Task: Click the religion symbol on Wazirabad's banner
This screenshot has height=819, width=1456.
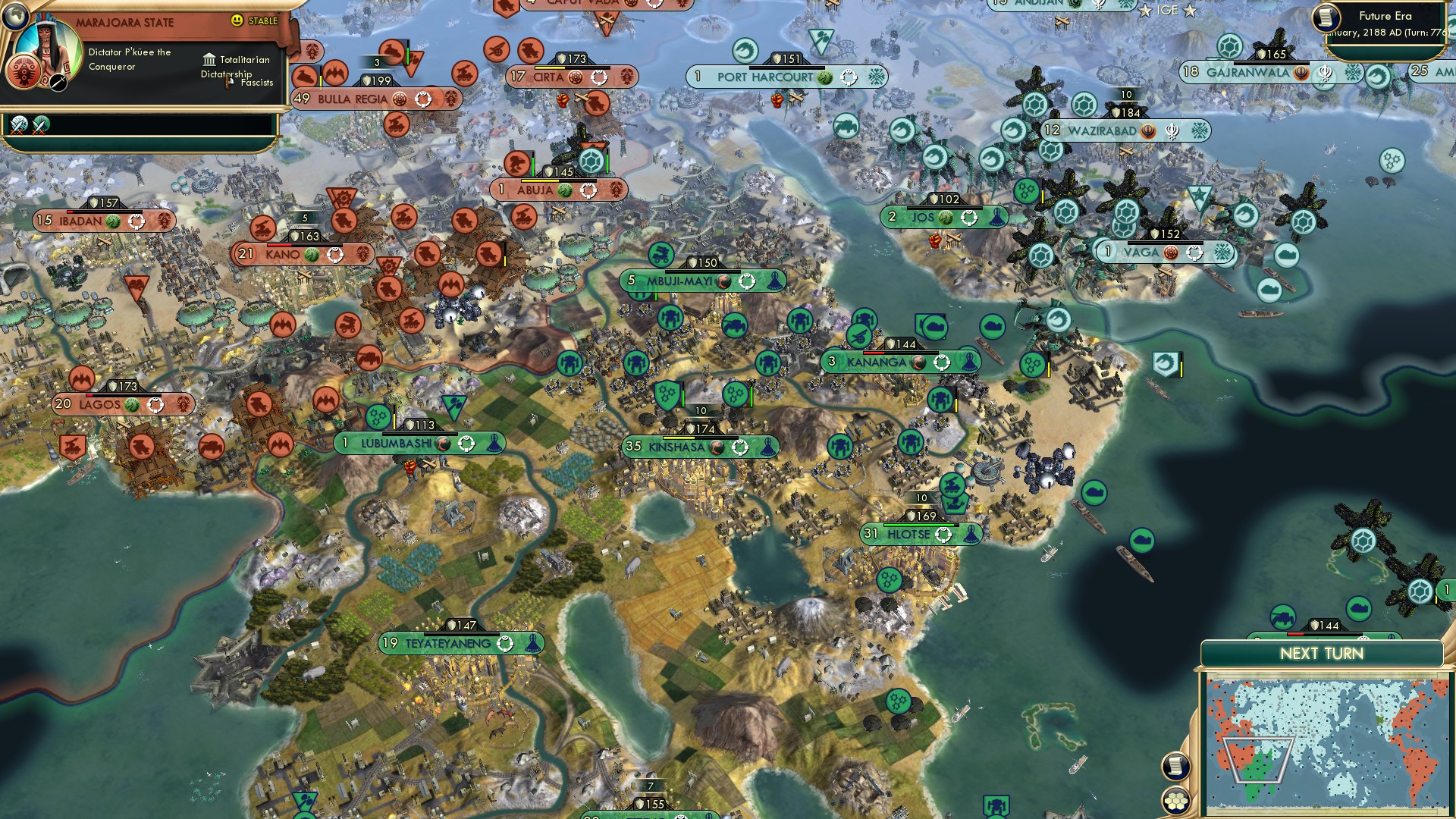Action: click(1173, 131)
